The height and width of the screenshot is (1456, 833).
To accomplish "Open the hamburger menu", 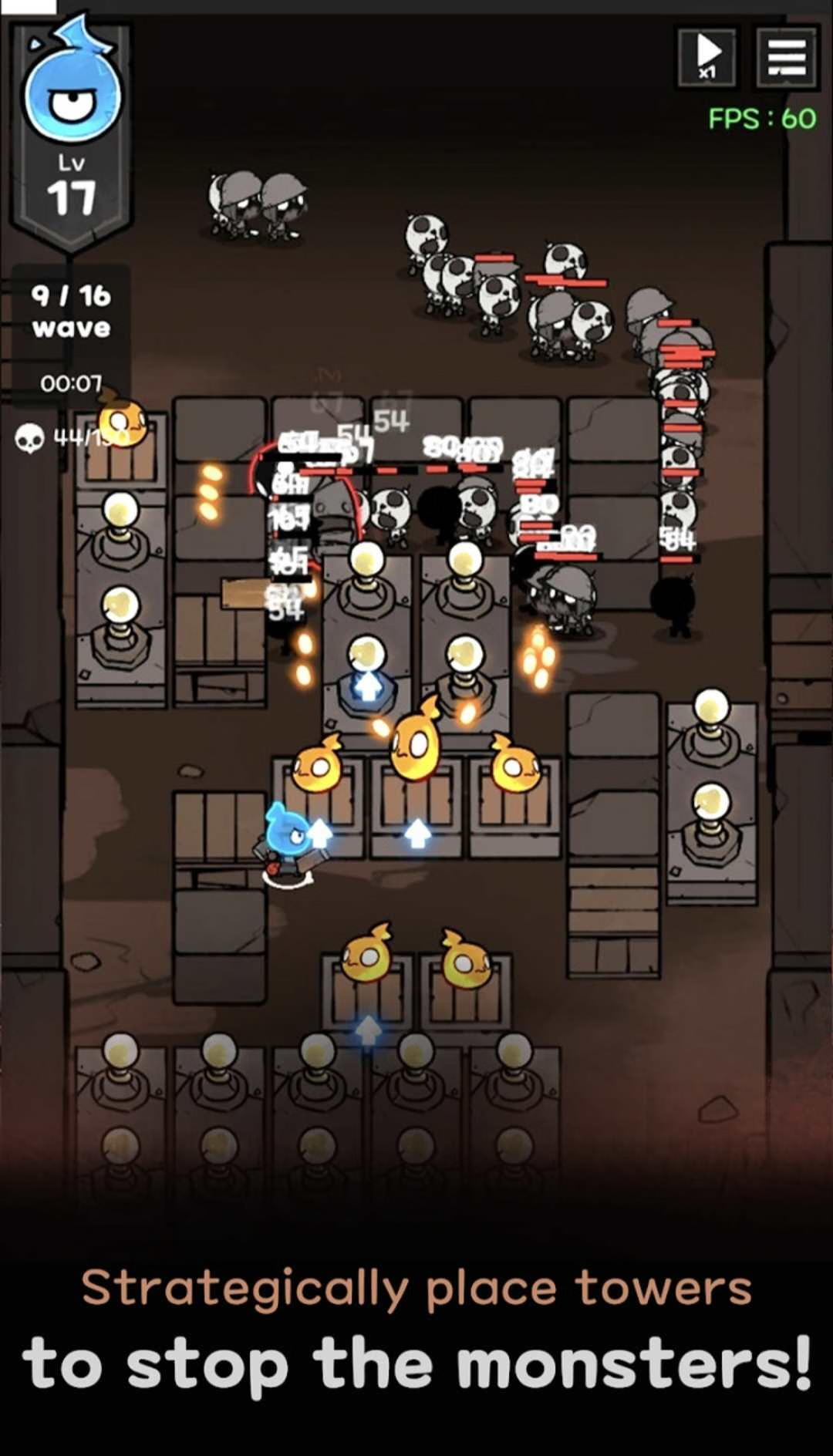I will (786, 56).
